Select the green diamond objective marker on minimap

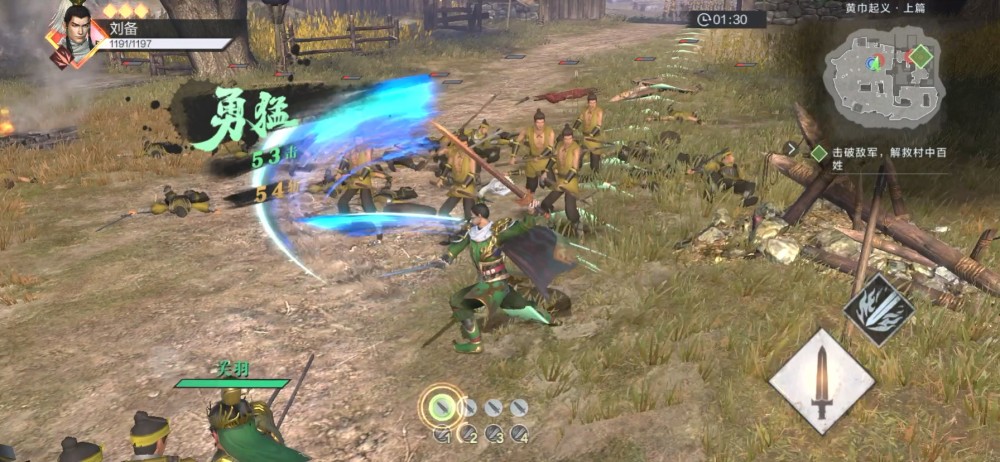pyautogui.click(x=921, y=56)
